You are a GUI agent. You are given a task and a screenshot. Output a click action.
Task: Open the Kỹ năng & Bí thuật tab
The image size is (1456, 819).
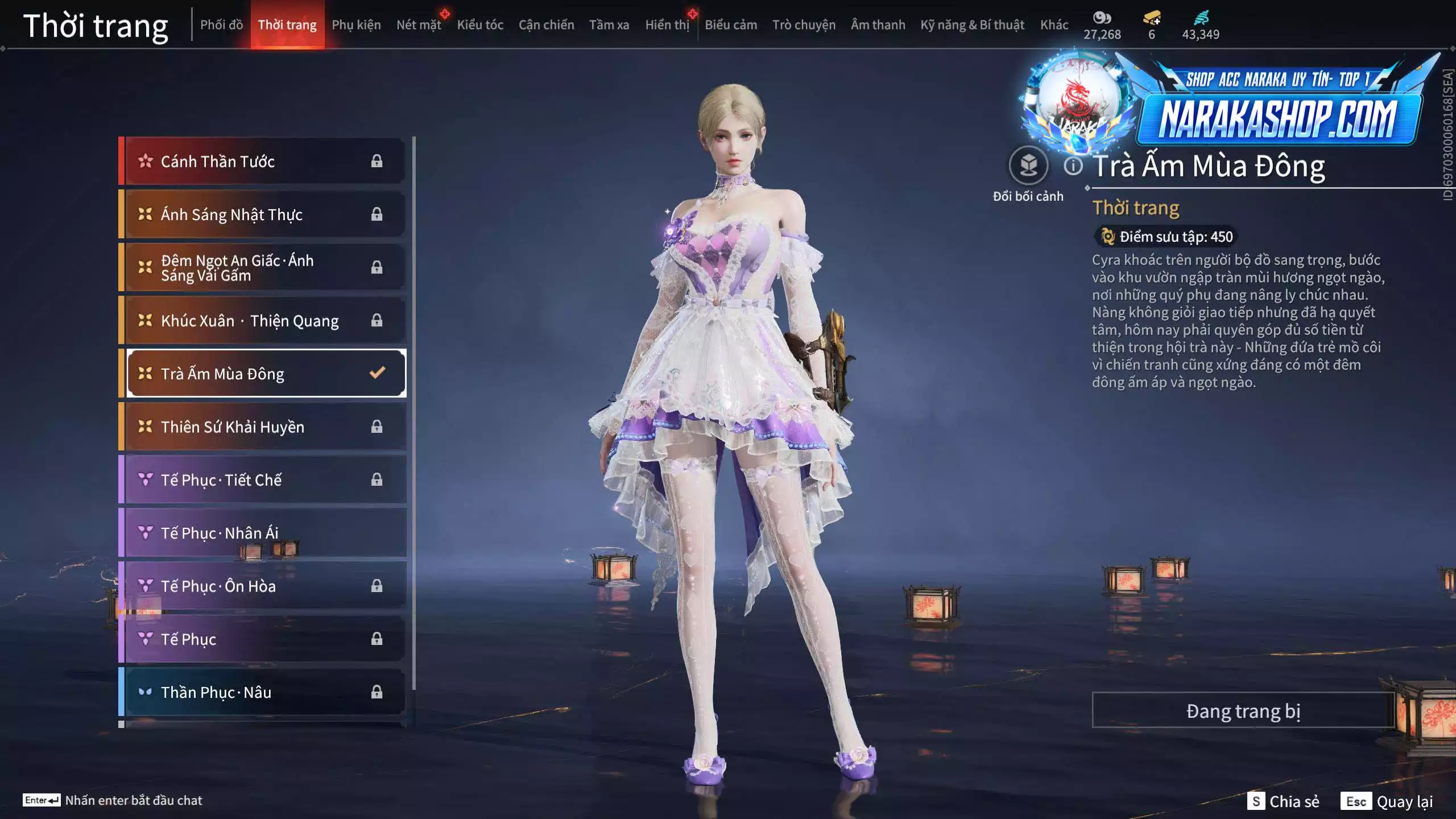coord(972,25)
